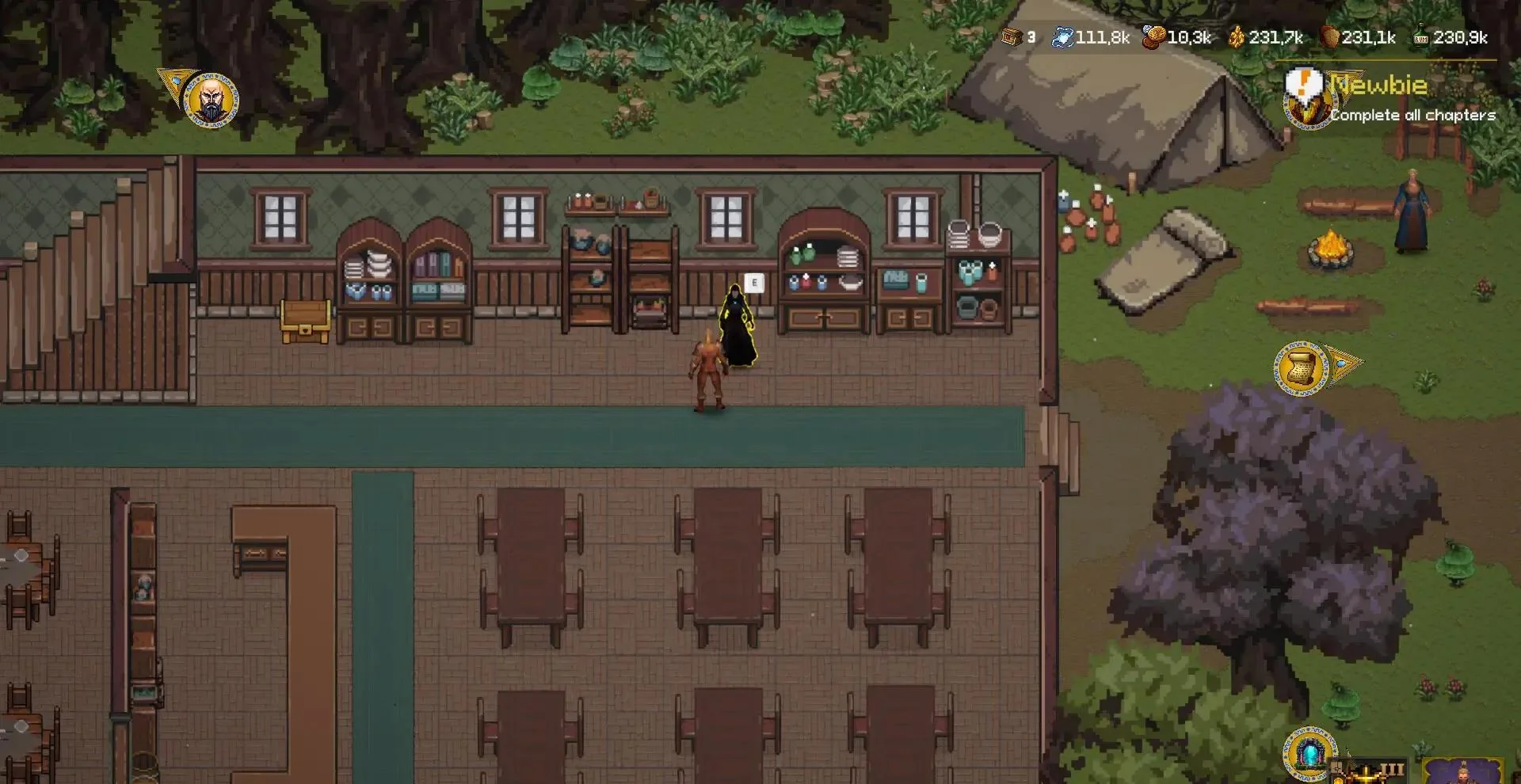Select the king portrait thumbnail in bottom corner

[1464, 772]
